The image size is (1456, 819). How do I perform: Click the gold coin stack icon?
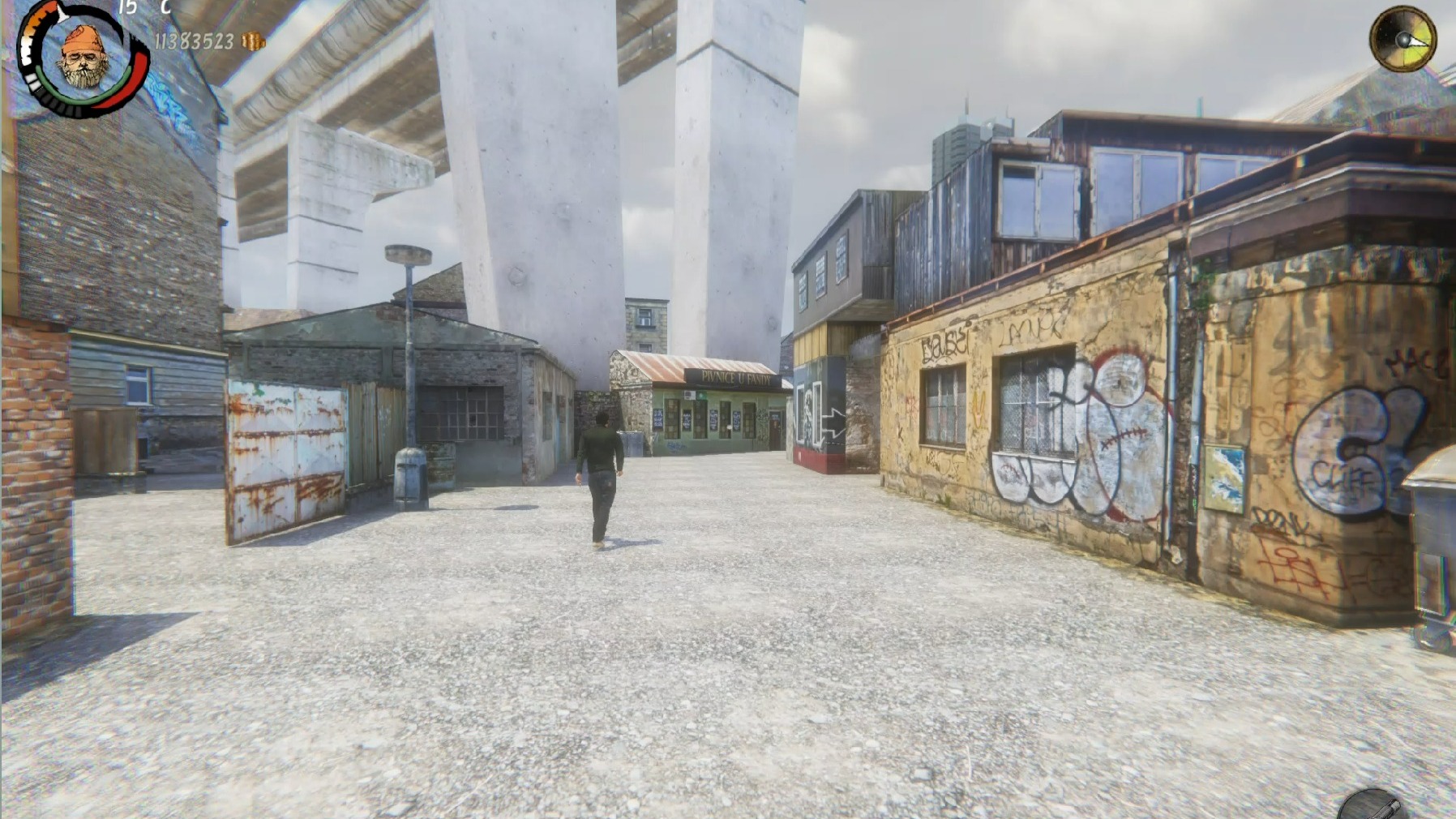point(254,41)
